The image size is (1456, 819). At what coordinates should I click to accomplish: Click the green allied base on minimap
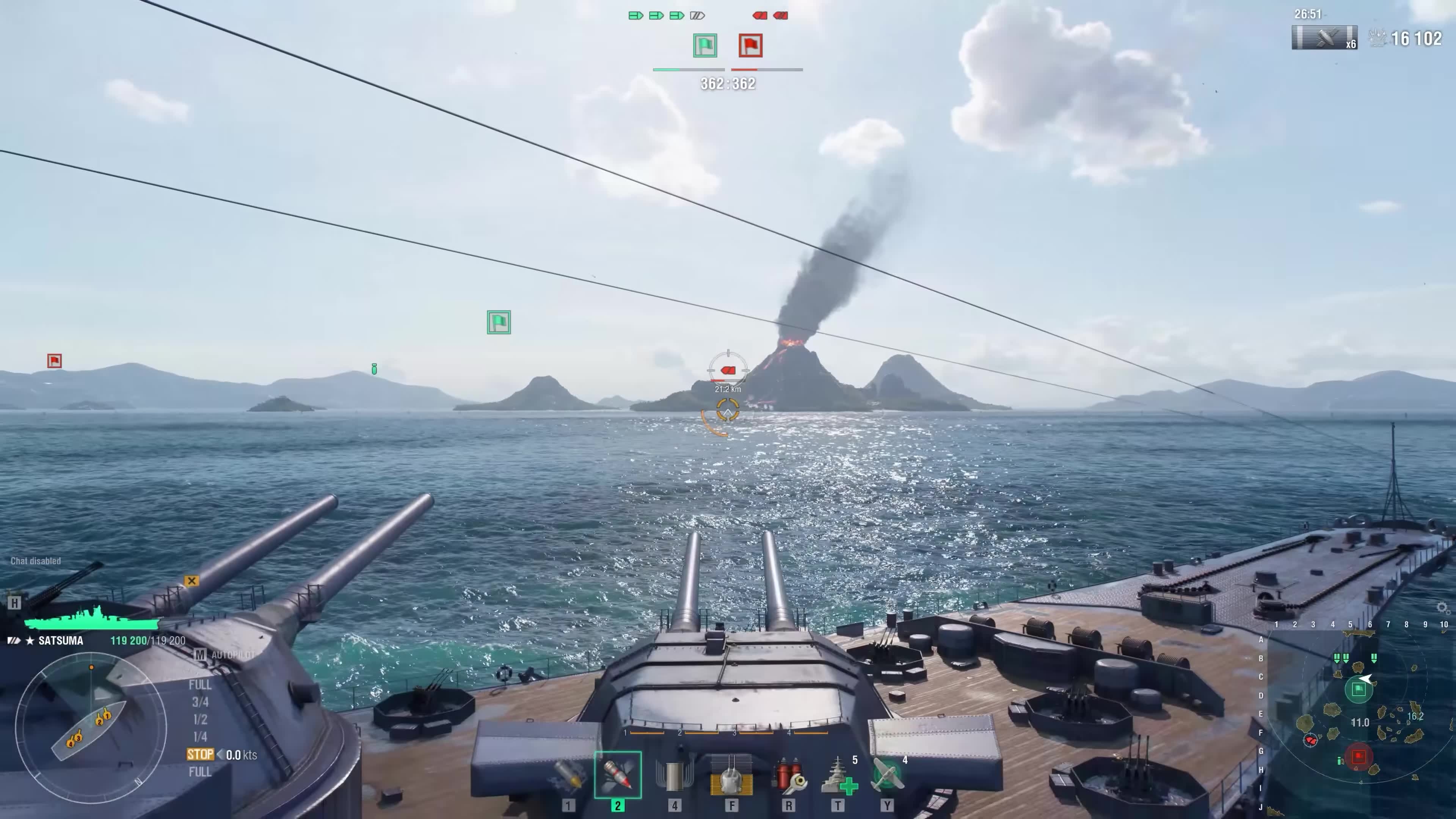[1359, 690]
